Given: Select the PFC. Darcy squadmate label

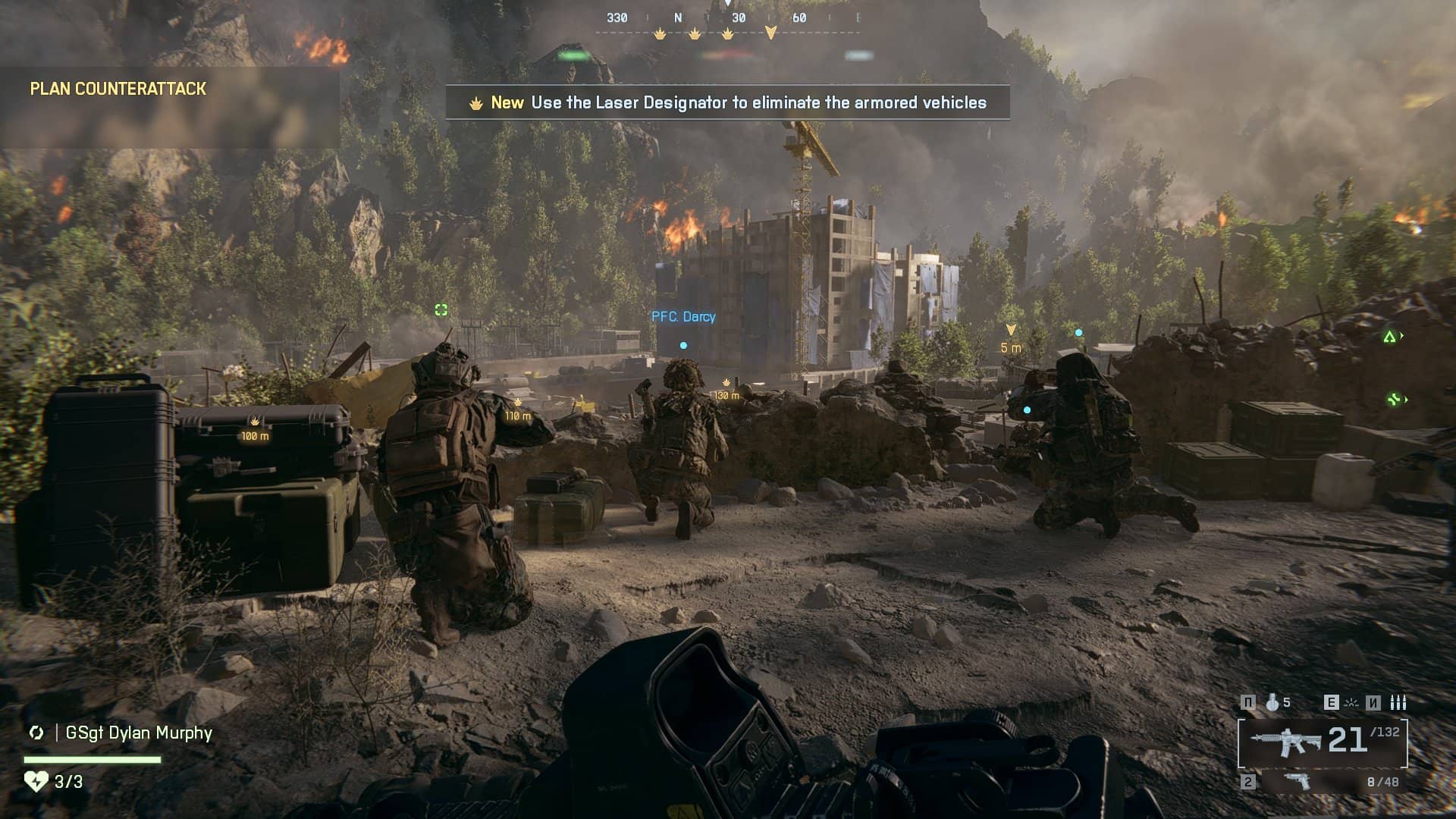Looking at the screenshot, I should click(x=683, y=317).
